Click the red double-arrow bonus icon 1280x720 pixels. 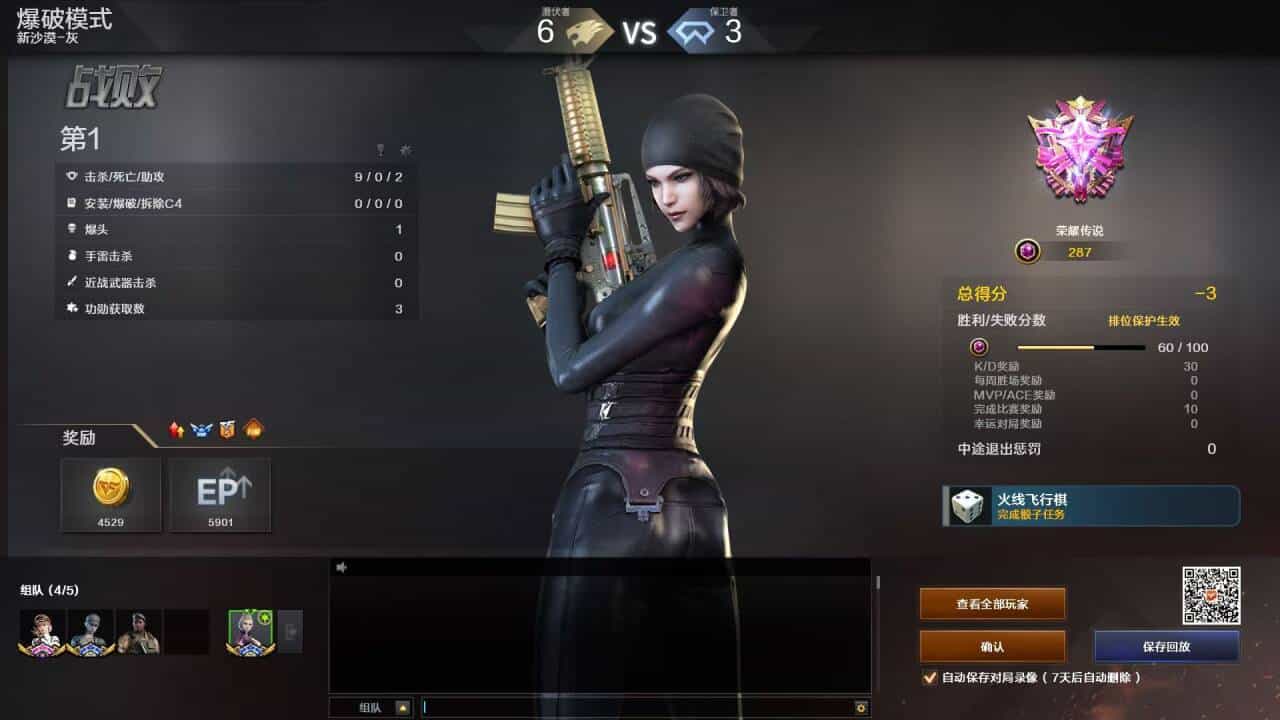[177, 430]
